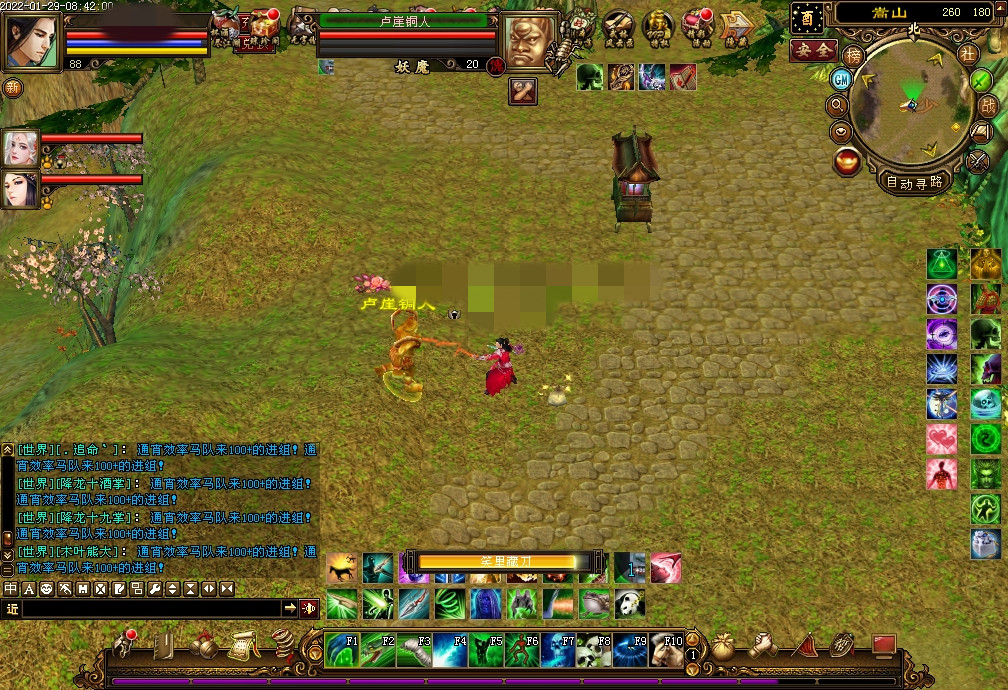Viewport: 1008px width, 690px height.
Task: Click the player character portrait
Action: coord(32,42)
